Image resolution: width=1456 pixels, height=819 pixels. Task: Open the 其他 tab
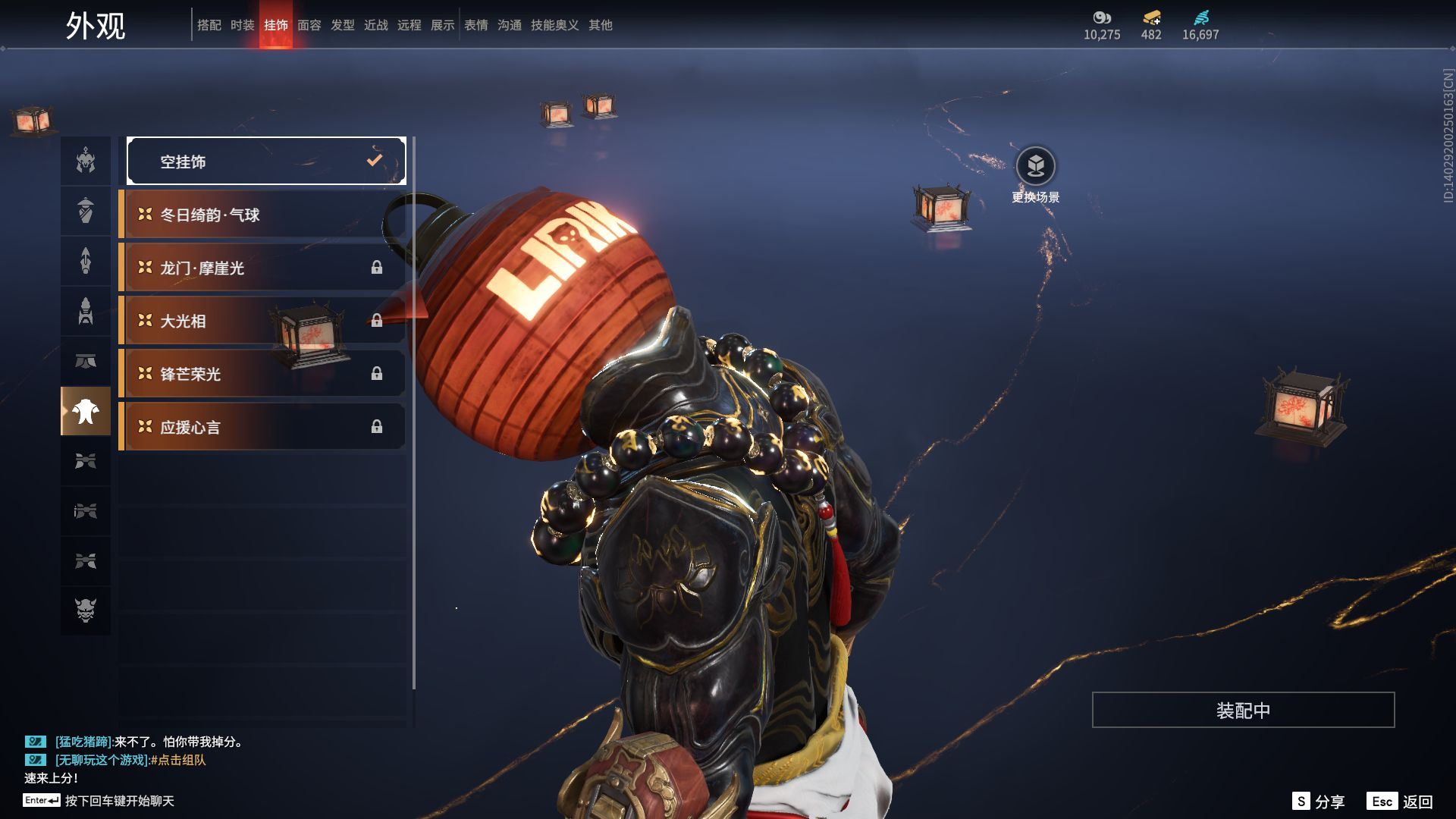coord(600,25)
